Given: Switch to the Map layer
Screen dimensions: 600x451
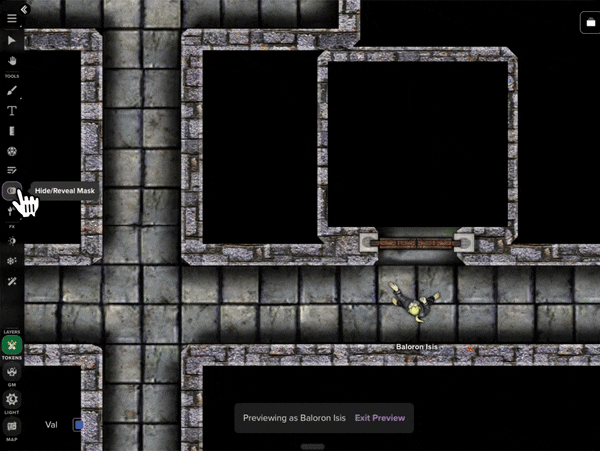Looking at the screenshot, I should [x=12, y=426].
